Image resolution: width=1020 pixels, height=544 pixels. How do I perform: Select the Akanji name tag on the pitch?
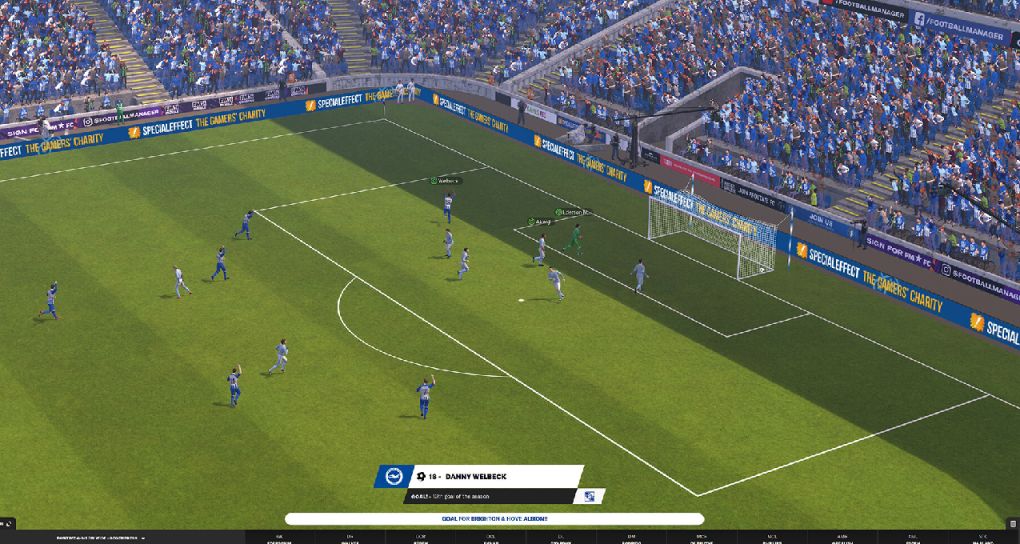(x=540, y=222)
